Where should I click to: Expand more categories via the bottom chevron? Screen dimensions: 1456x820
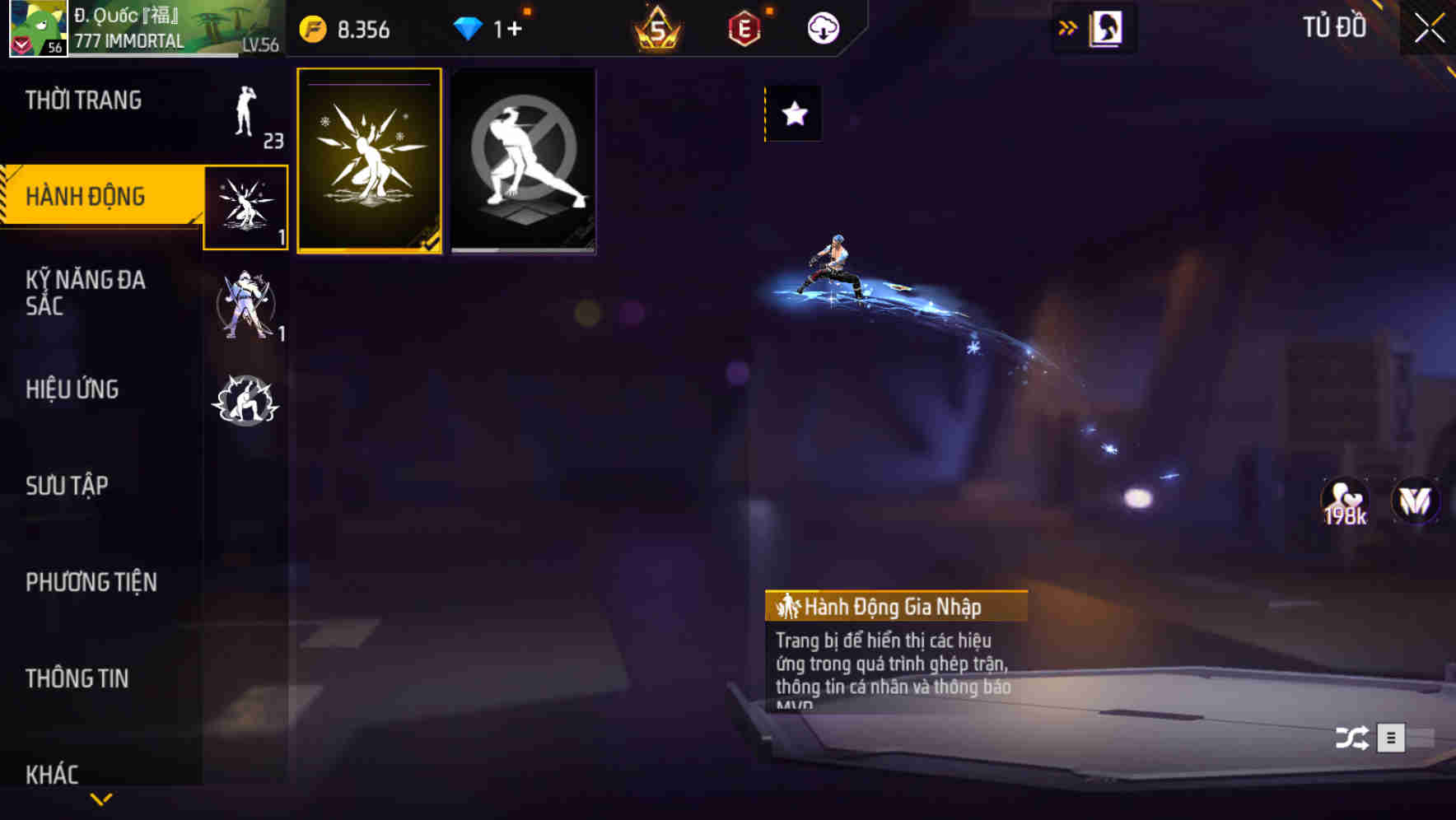(x=100, y=799)
